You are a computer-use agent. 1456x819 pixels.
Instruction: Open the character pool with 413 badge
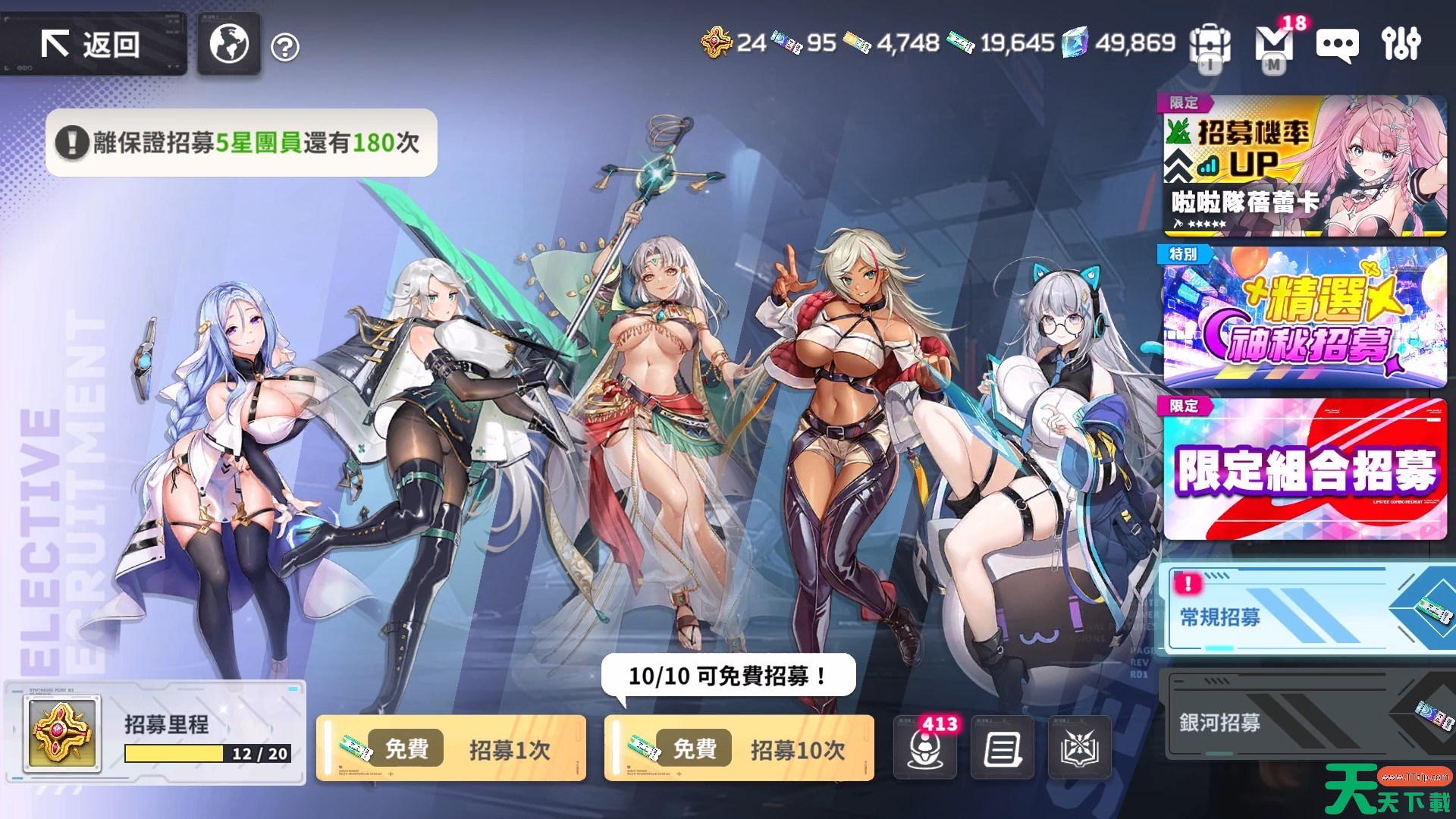click(925, 751)
